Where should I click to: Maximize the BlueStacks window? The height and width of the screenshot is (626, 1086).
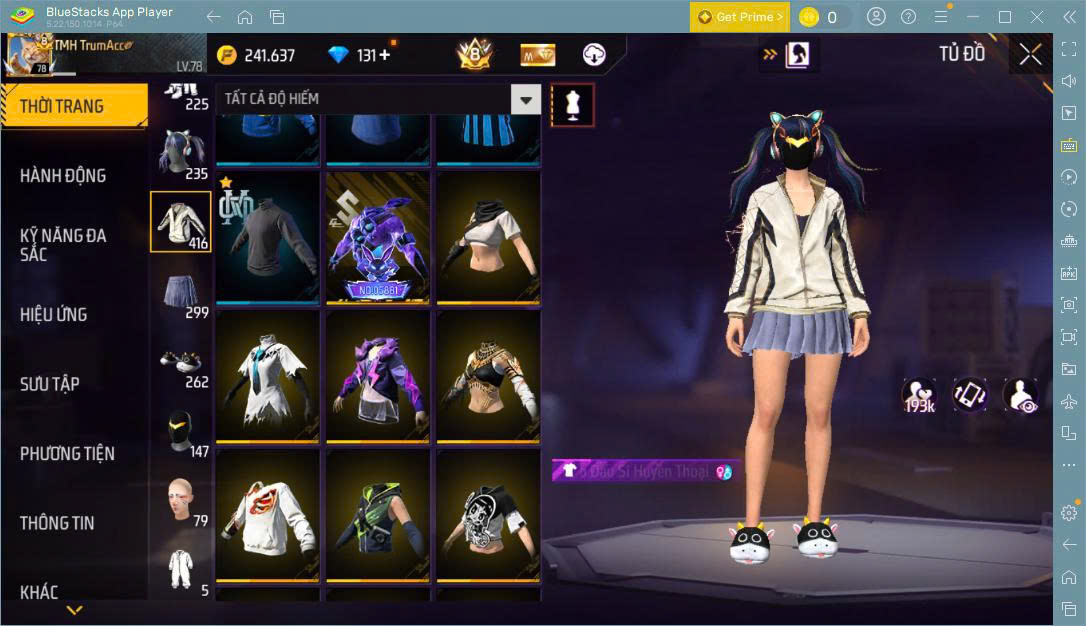[1005, 16]
